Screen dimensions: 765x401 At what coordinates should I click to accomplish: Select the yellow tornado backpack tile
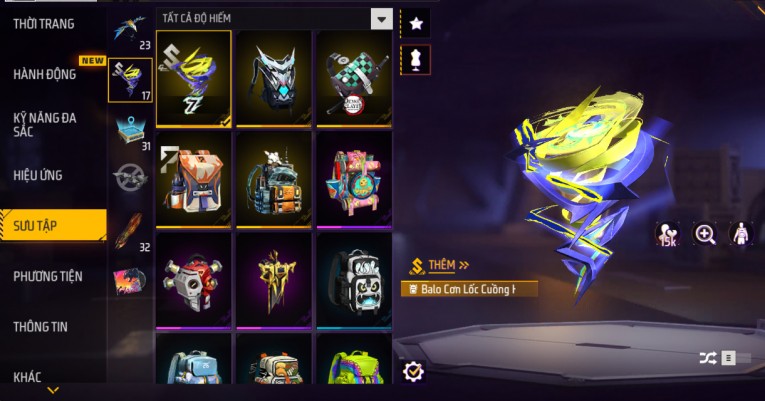click(x=194, y=78)
